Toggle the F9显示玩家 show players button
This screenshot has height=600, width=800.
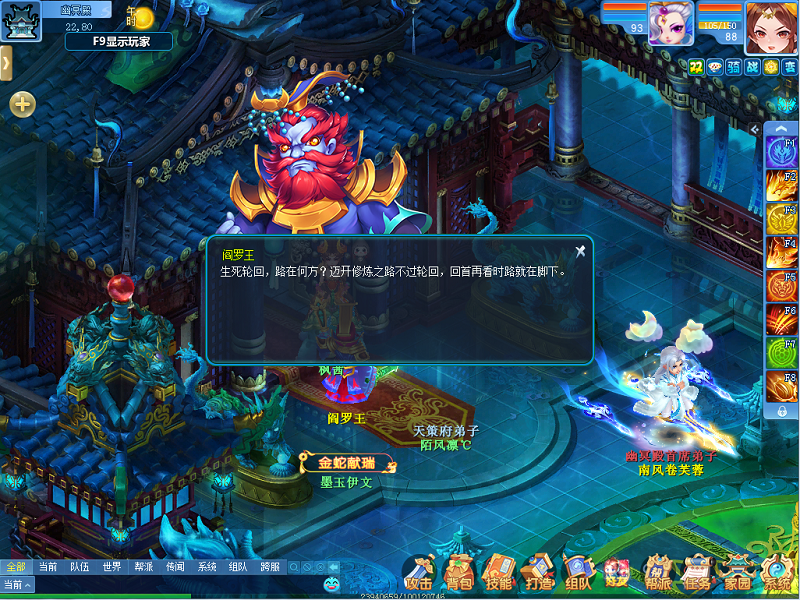coord(119,42)
